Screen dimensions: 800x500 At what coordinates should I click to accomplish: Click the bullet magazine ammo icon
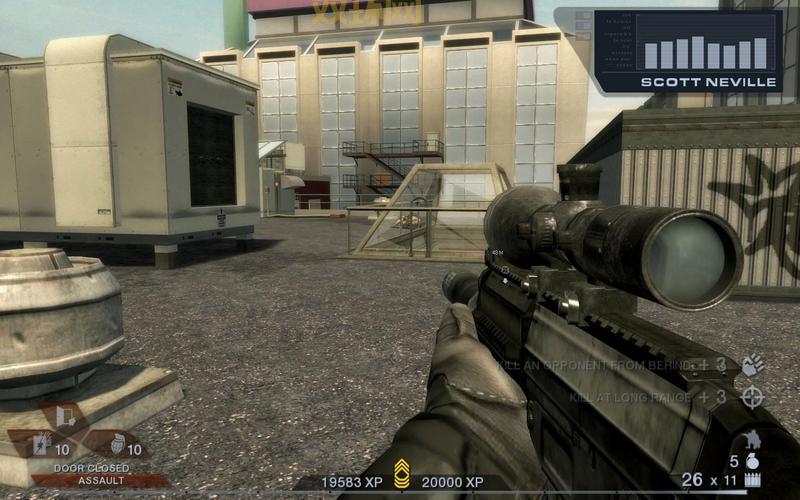[x=752, y=481]
